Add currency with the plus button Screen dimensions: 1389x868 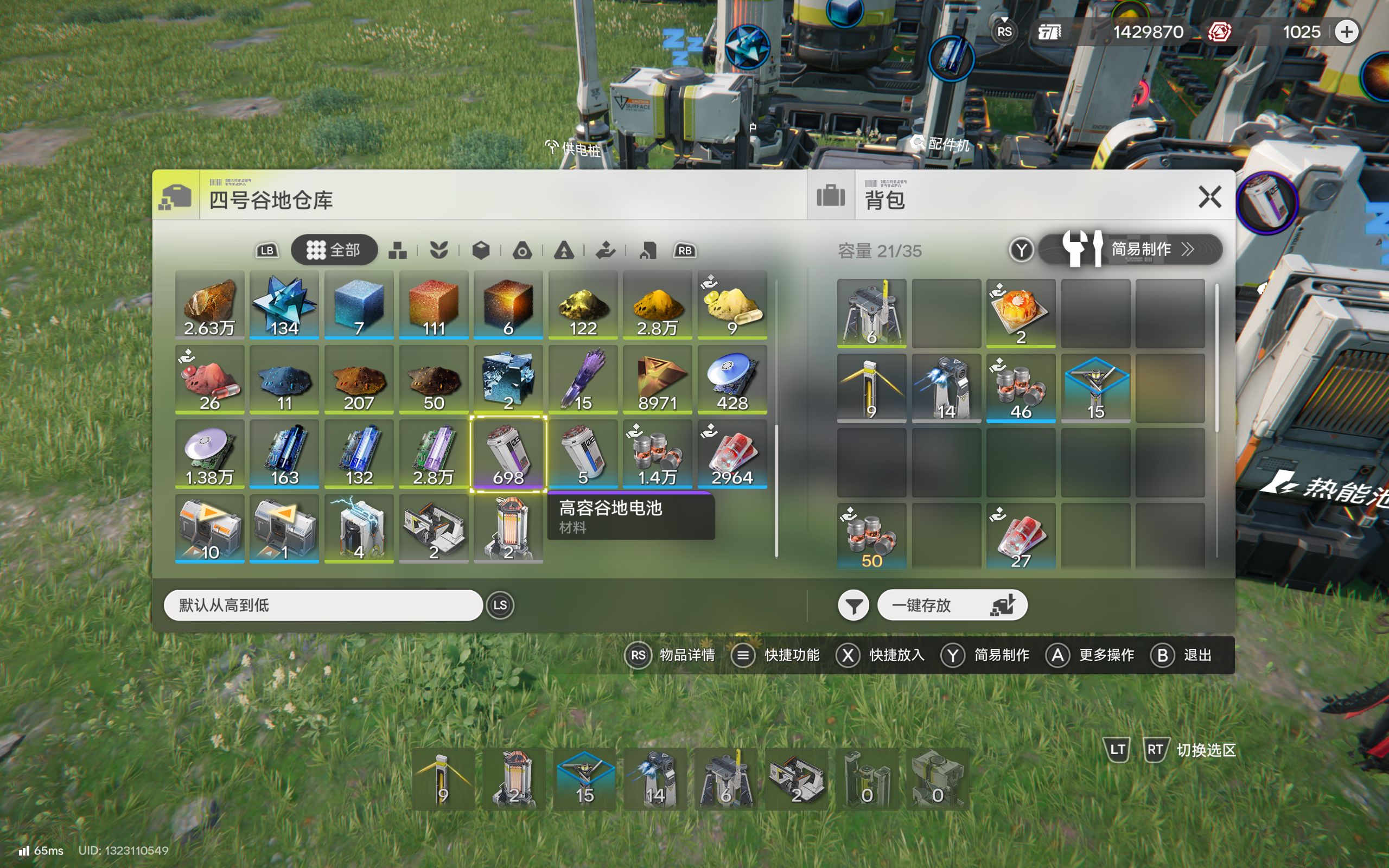[x=1347, y=31]
